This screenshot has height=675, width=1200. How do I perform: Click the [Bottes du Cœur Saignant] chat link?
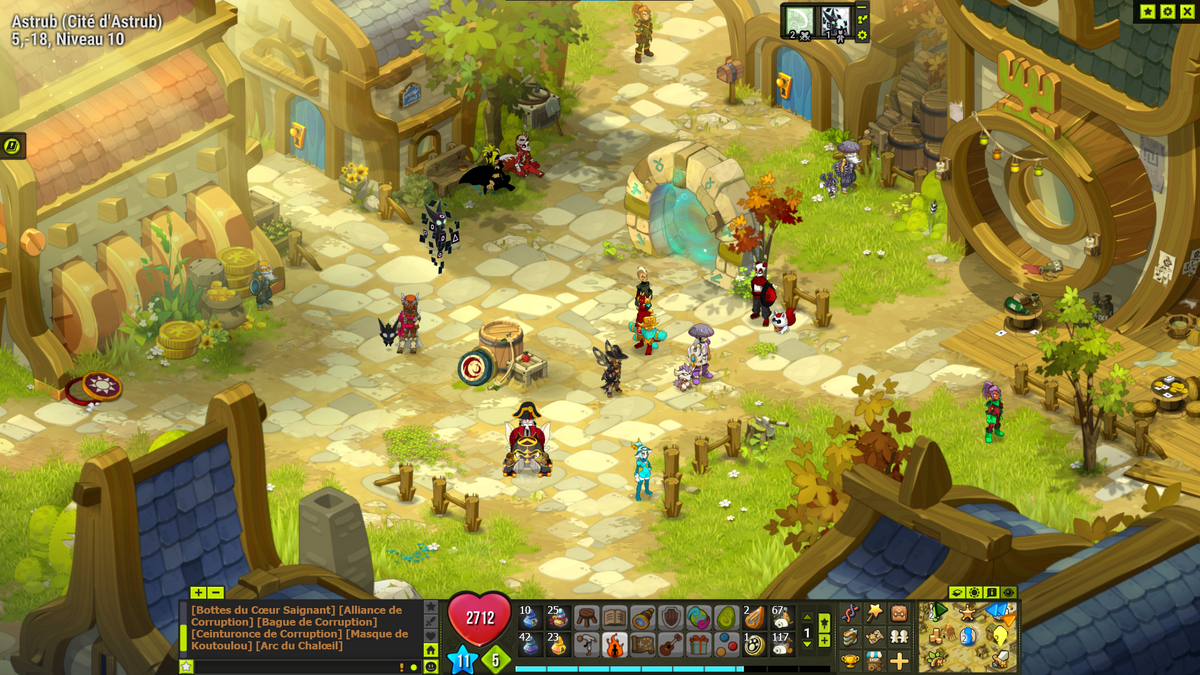(263, 610)
